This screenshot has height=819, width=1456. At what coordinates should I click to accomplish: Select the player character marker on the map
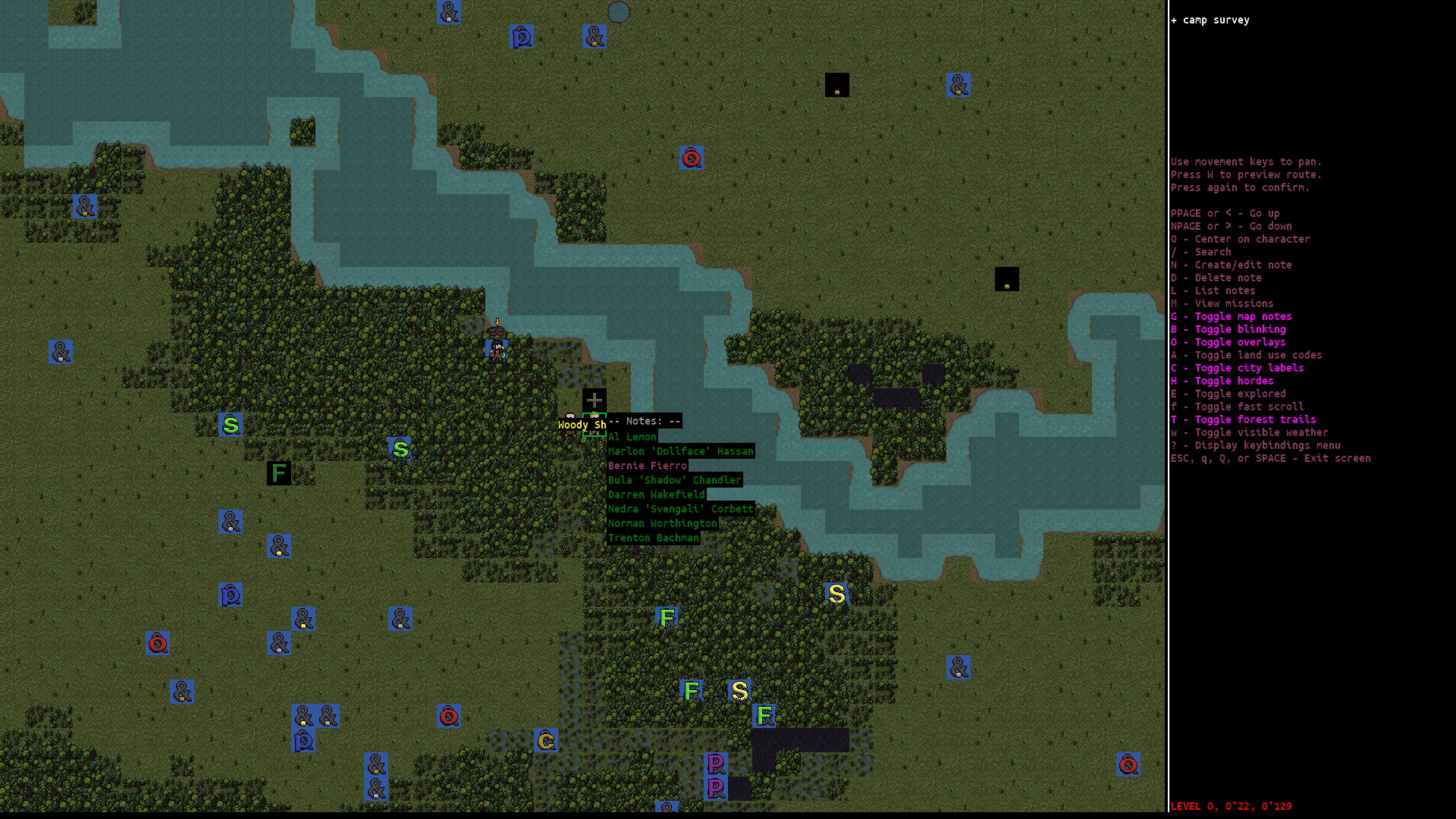(x=494, y=349)
